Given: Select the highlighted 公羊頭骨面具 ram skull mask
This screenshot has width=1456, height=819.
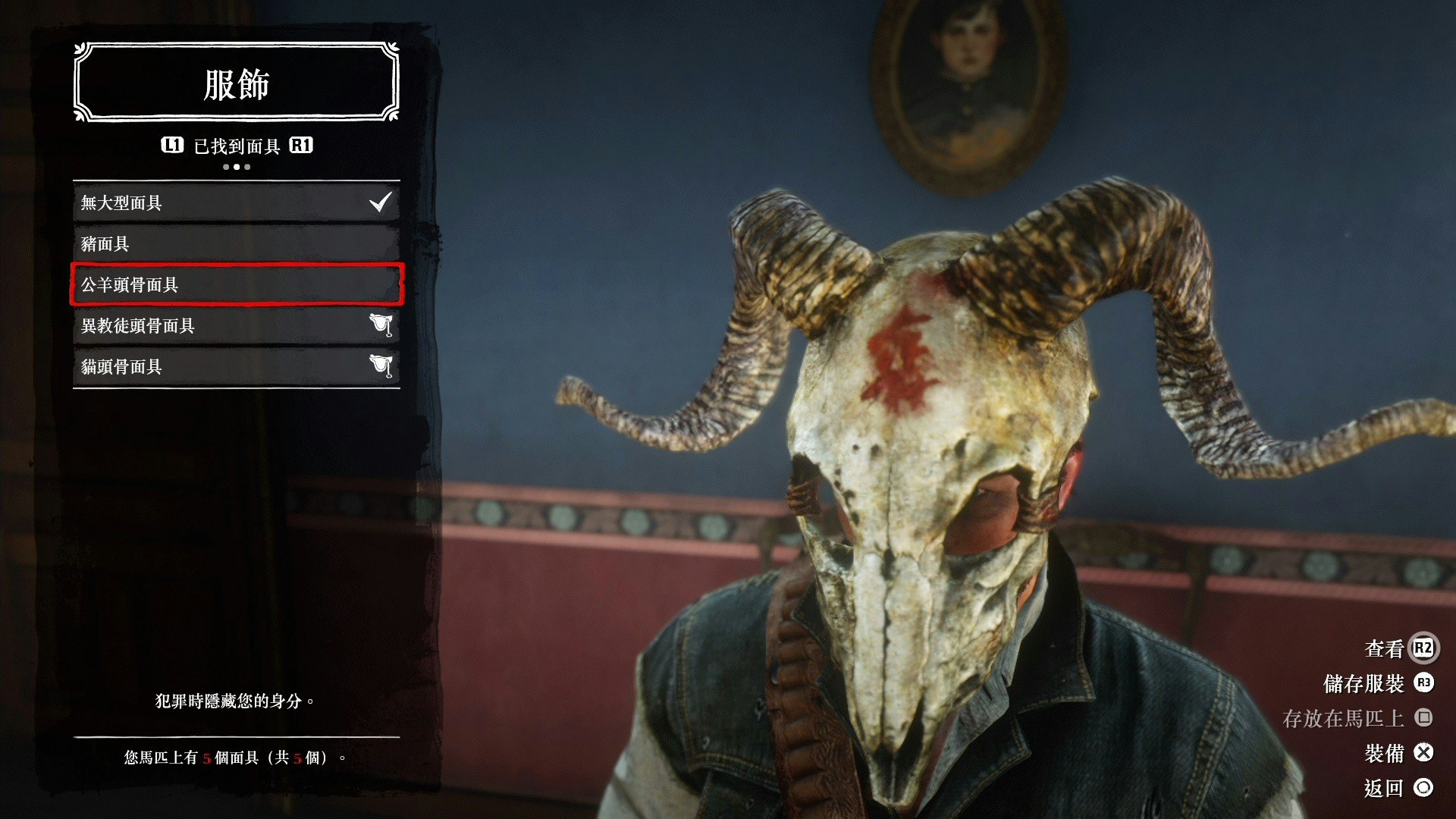Looking at the screenshot, I should [x=236, y=285].
